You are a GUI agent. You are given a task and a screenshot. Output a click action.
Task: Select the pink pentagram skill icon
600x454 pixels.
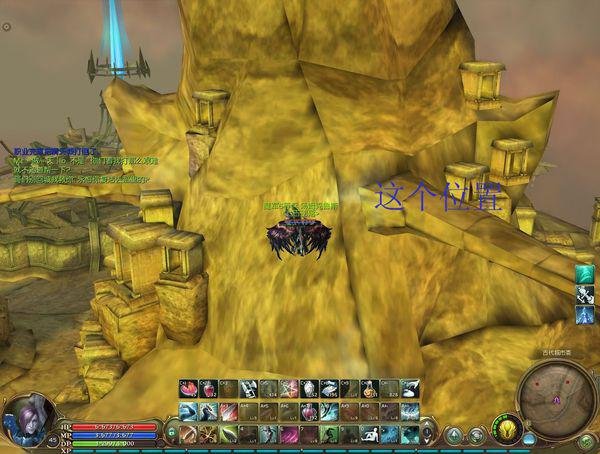[288, 389]
